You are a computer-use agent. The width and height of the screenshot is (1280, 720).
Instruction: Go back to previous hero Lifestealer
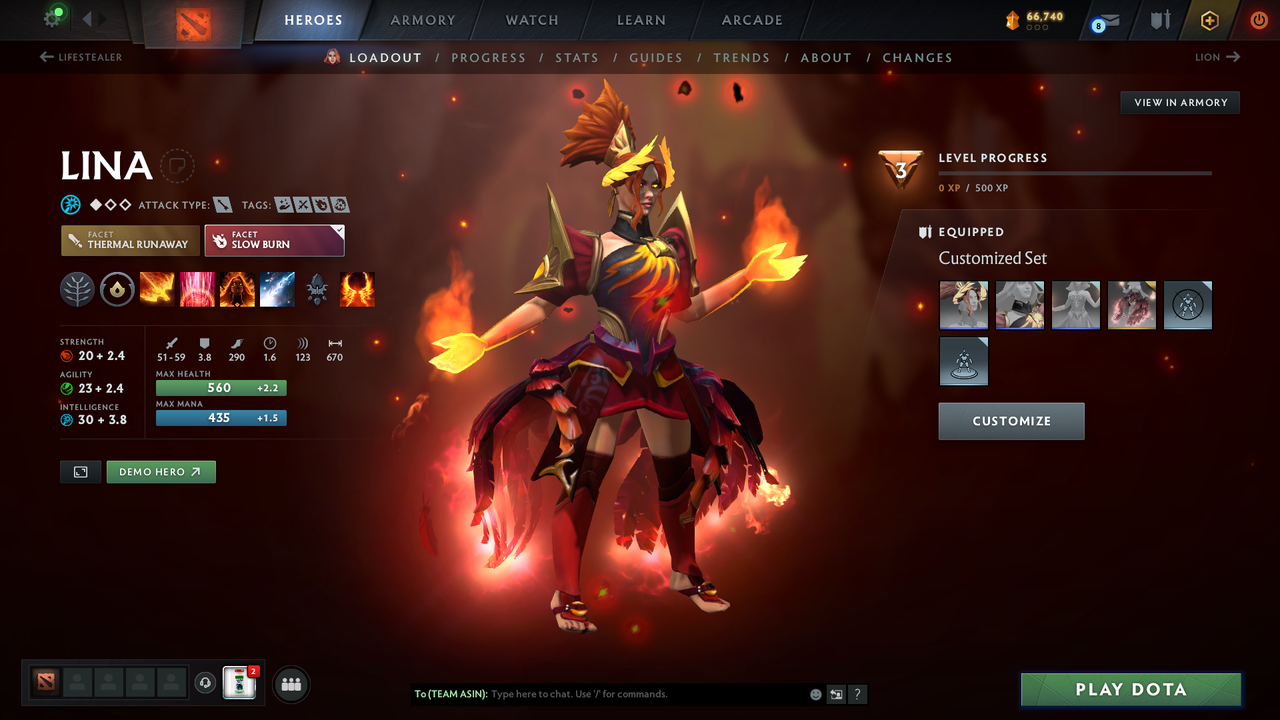coord(81,57)
